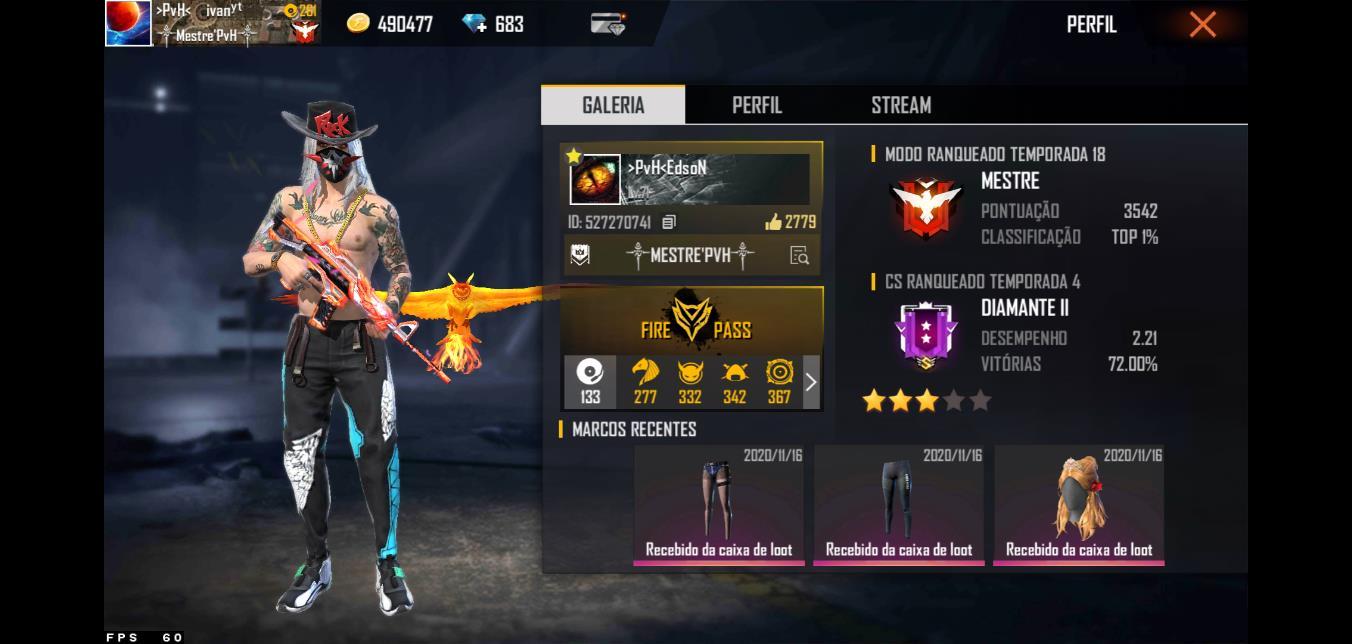Add diamonds via the diamond plus icon

pos(474,24)
